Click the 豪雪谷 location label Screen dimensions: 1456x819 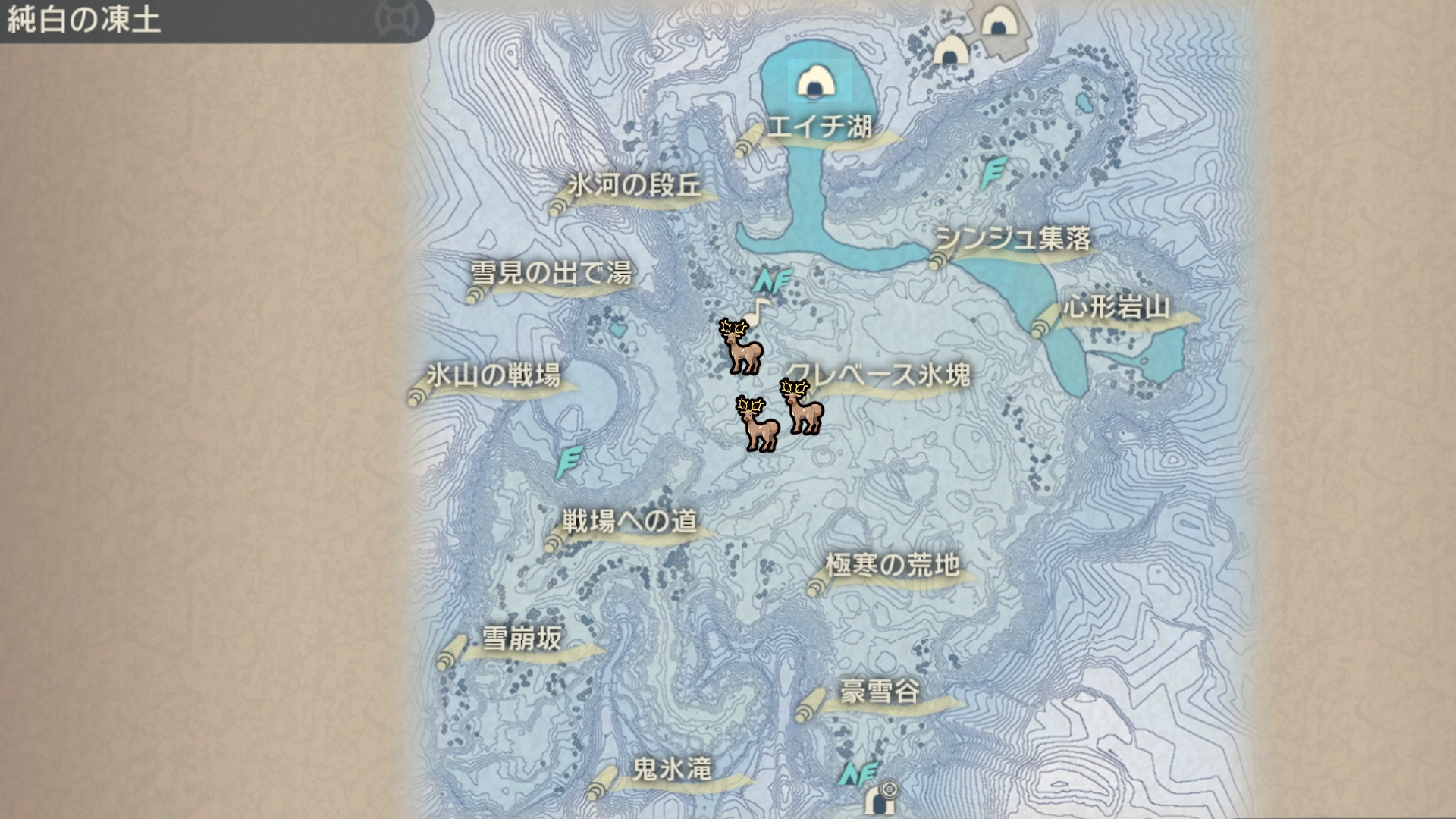pos(880,692)
